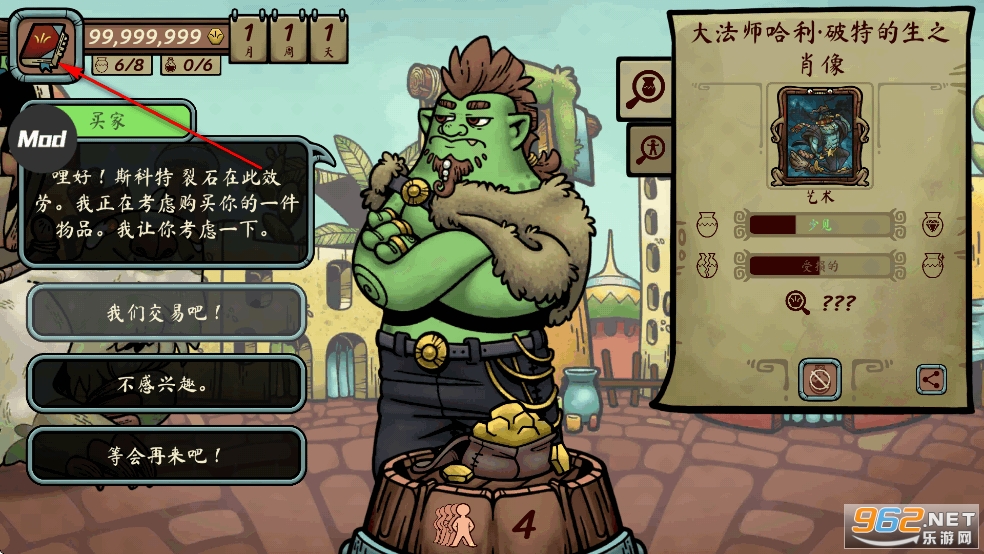The width and height of the screenshot is (984, 554).
Task: Choose the reply 我们交易吧！
Action: click(165, 313)
